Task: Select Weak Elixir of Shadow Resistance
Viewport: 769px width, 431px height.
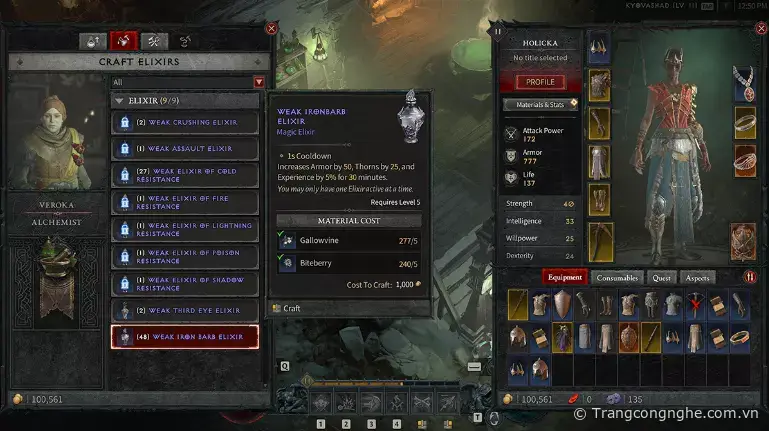Action: tap(184, 284)
